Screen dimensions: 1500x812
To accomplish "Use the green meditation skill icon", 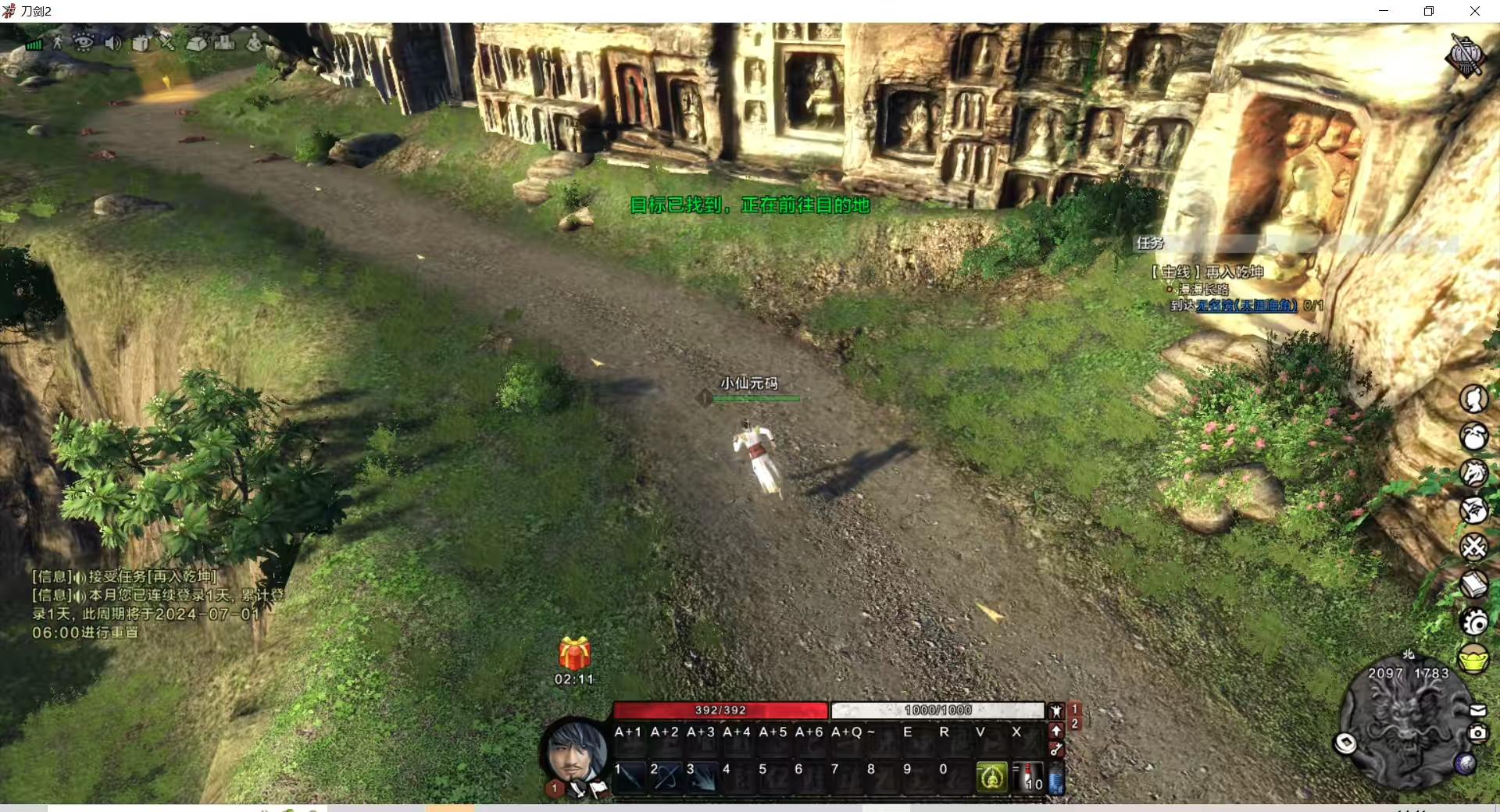I will (x=991, y=777).
